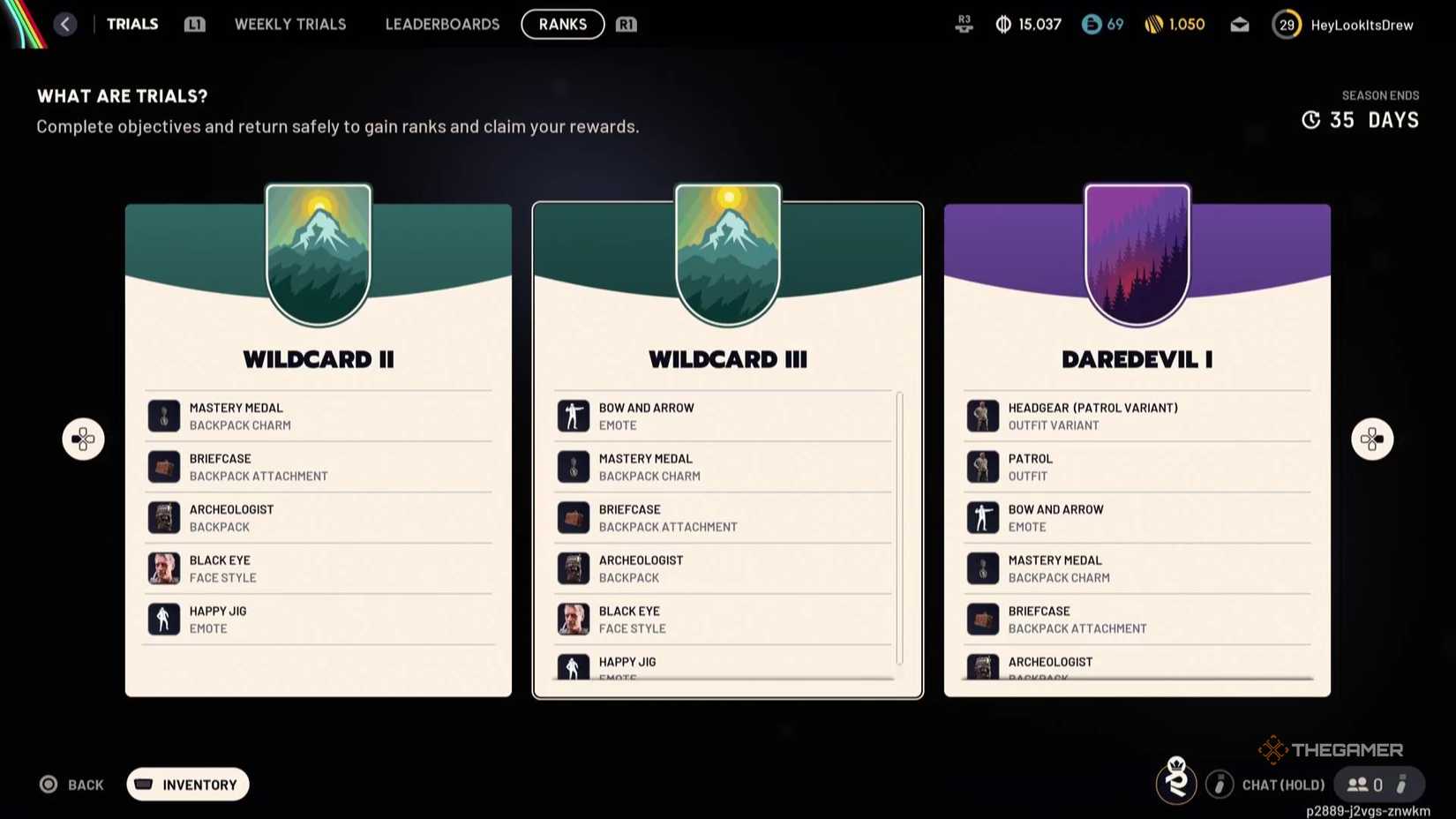1456x819 pixels.
Task: Click the crown character emblem near the chat bar
Action: pos(1177,783)
